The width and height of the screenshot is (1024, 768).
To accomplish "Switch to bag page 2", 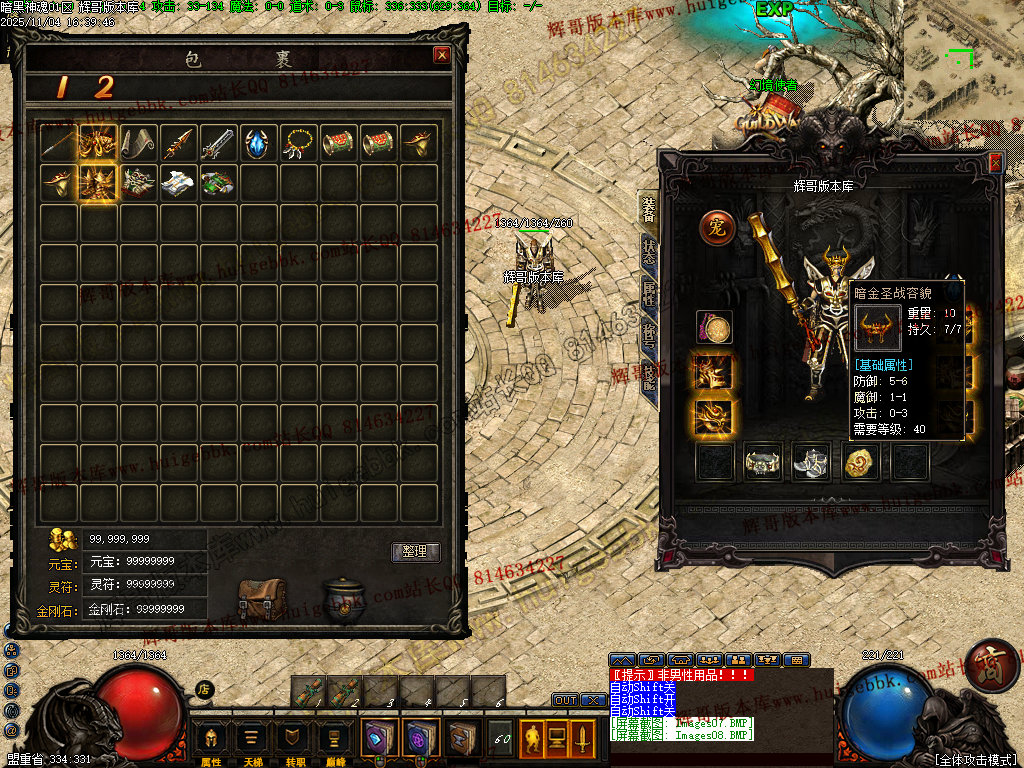I will coord(104,88).
